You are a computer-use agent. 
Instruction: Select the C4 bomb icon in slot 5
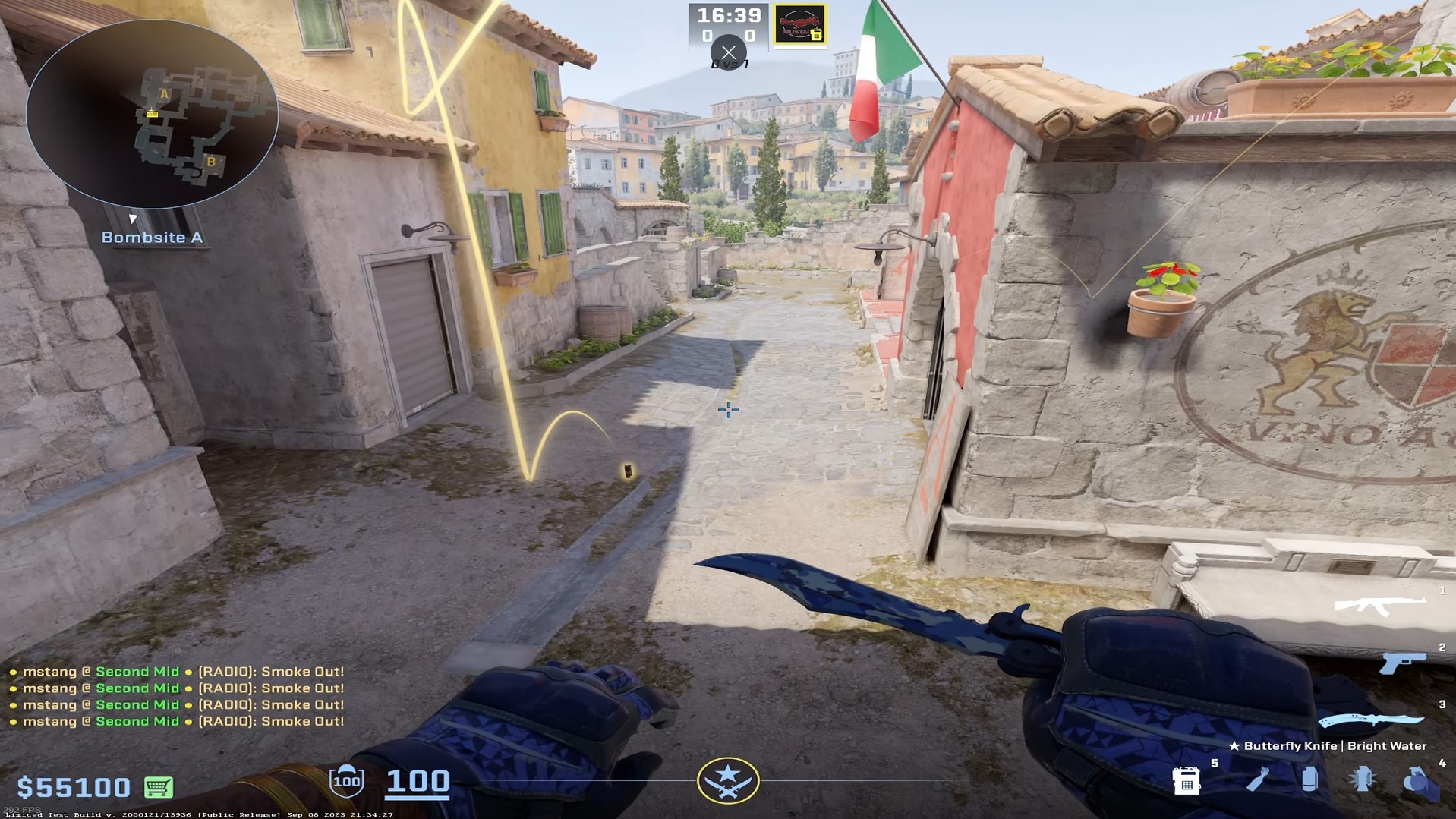click(x=1187, y=782)
